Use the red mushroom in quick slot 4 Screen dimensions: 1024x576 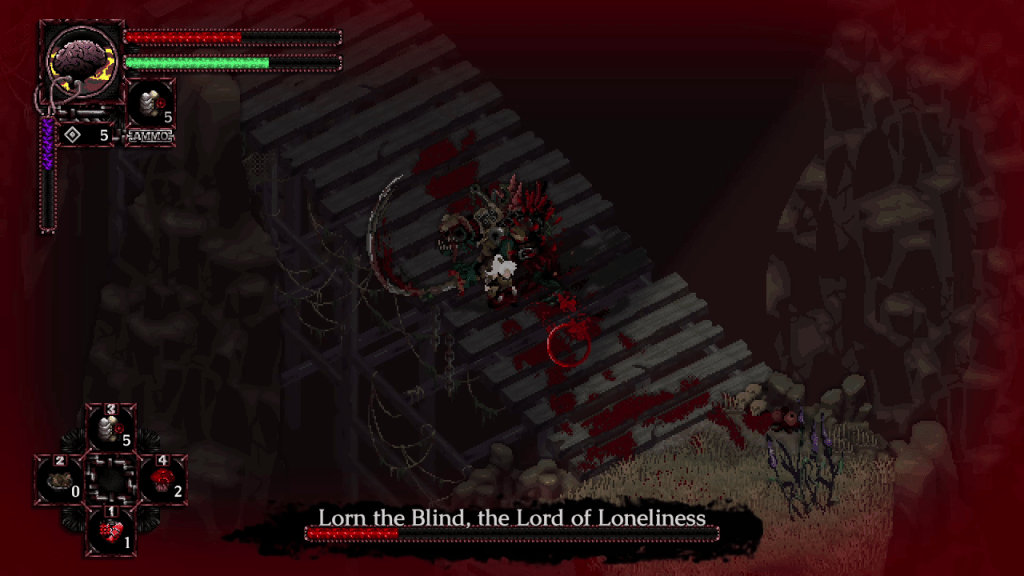coord(160,479)
